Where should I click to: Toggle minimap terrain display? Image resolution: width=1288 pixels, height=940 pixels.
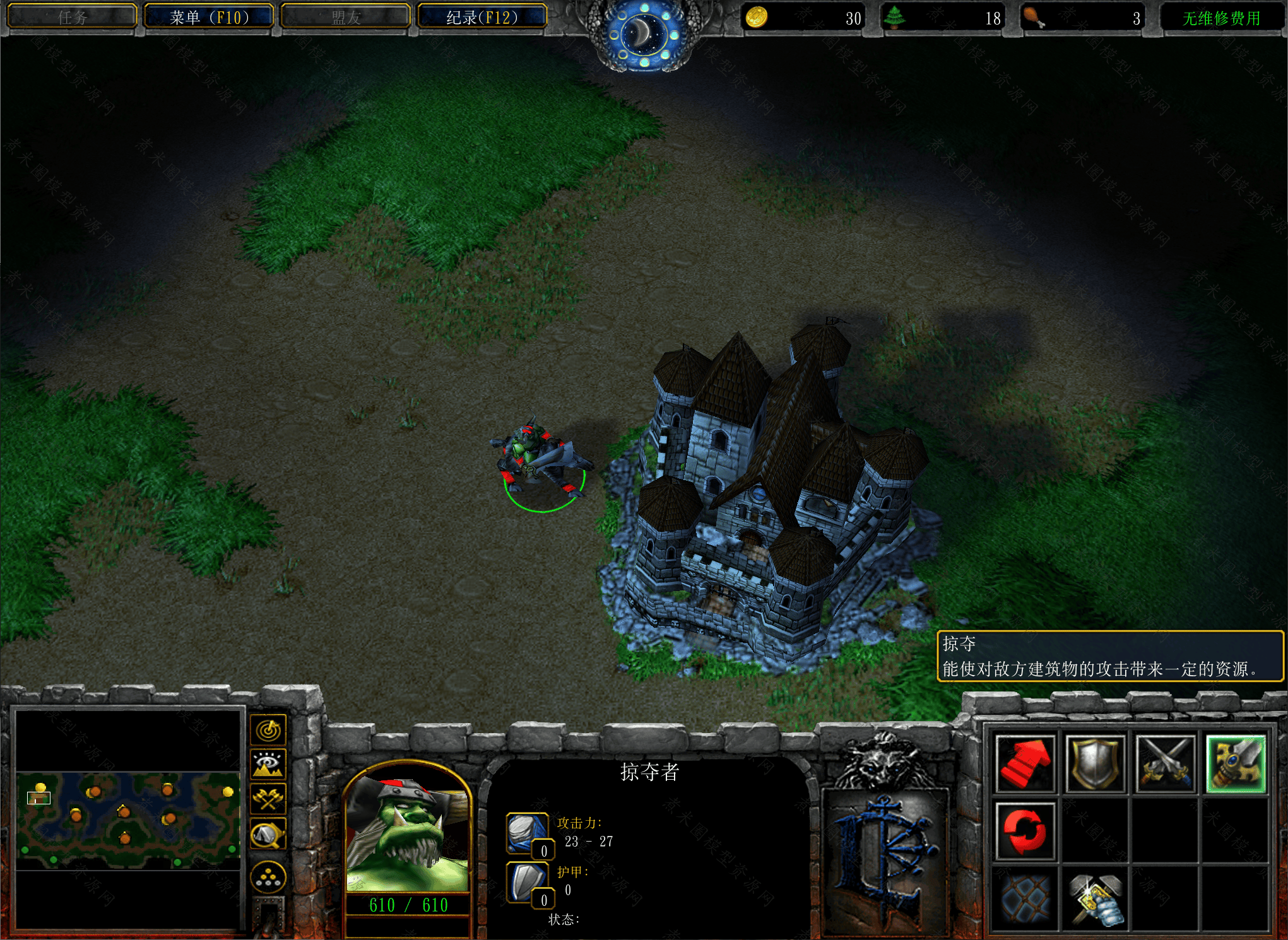click(x=269, y=765)
